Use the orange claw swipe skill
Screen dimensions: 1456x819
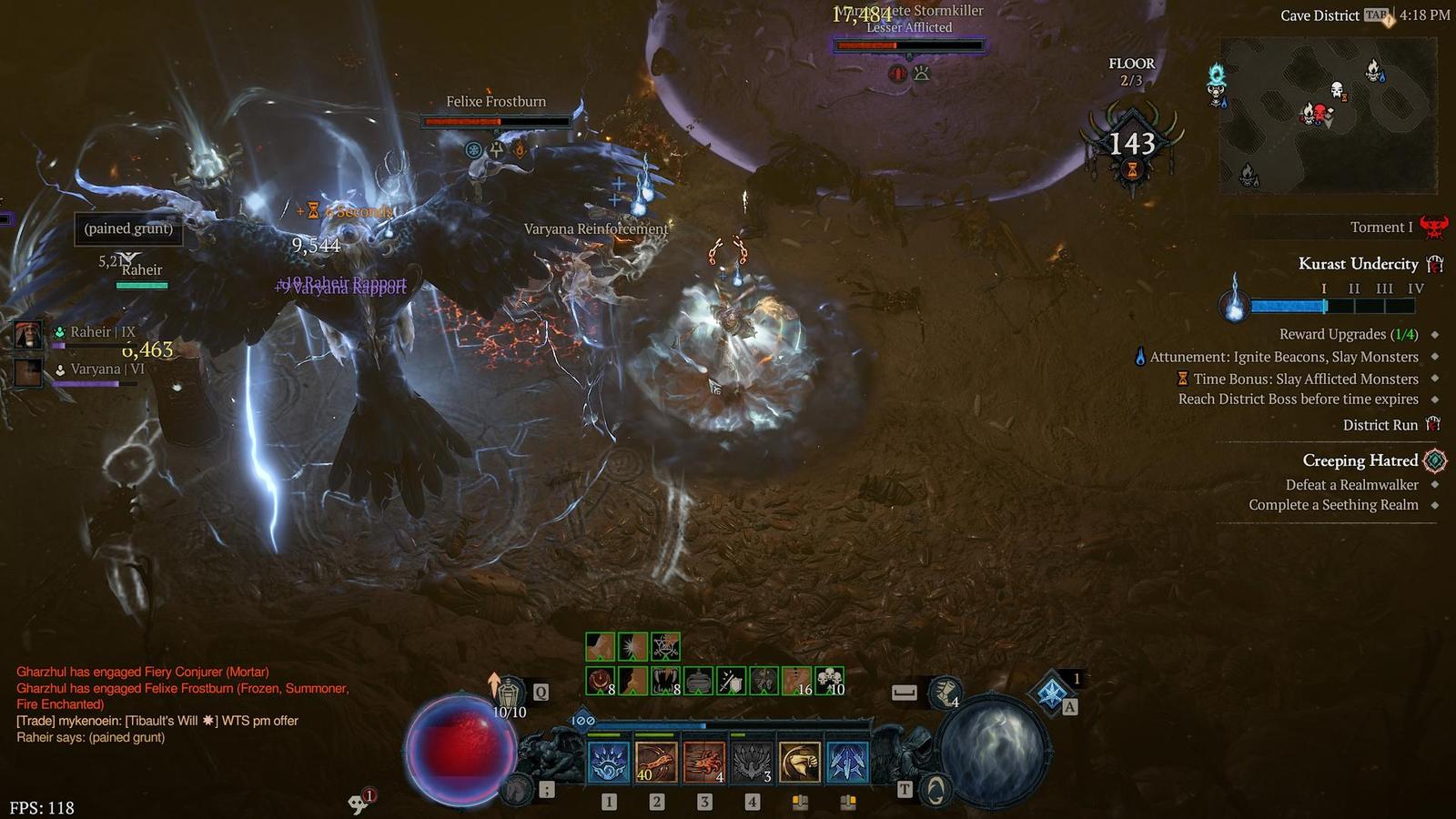pos(656,763)
